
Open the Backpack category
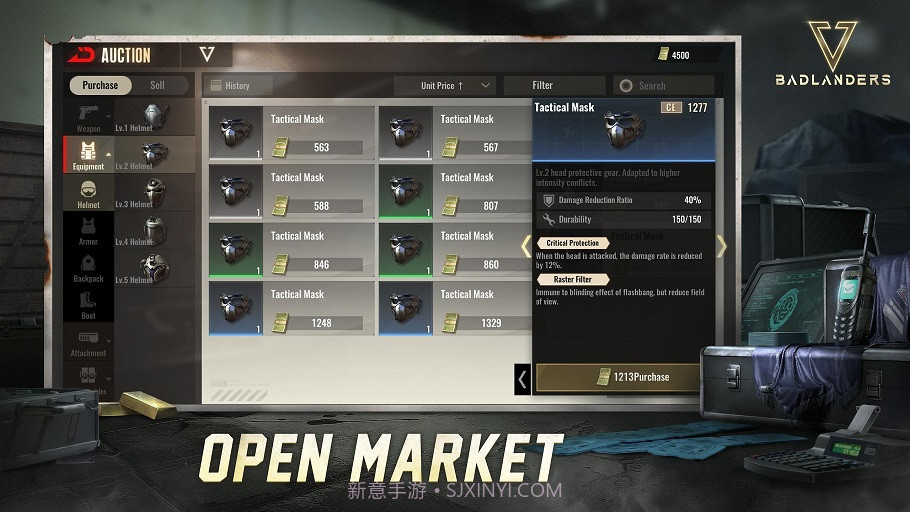click(89, 267)
